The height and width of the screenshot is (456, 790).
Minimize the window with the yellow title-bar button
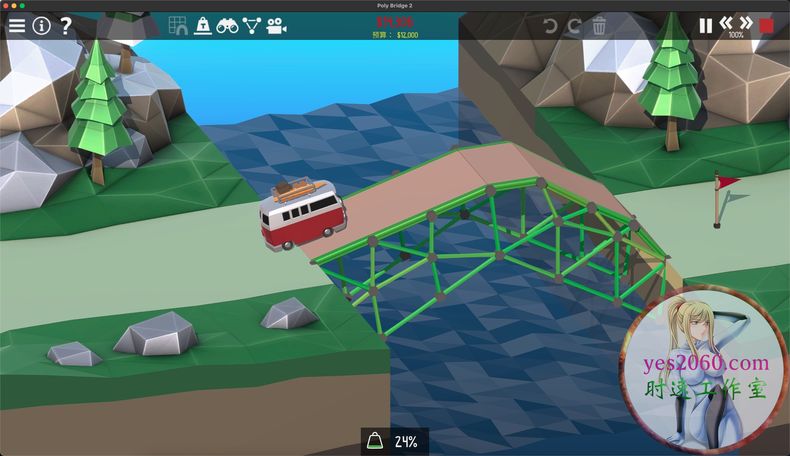[14, 5]
